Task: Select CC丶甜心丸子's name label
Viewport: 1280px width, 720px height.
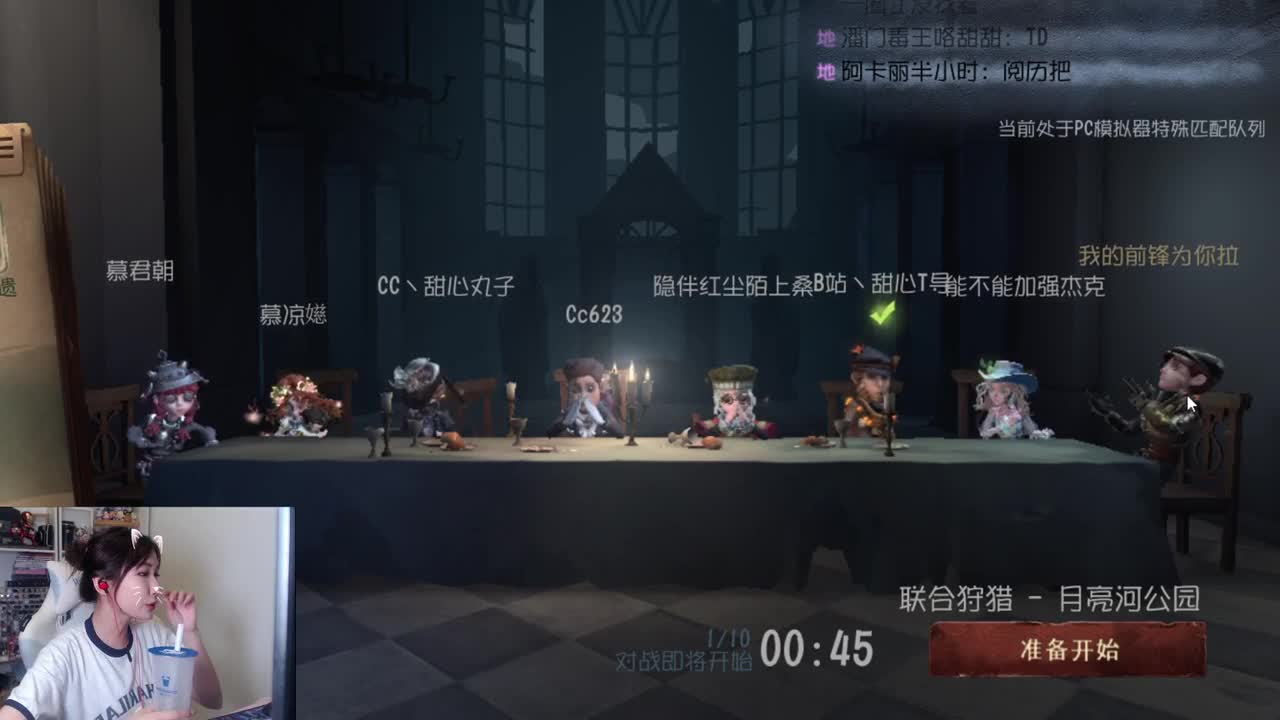Action: pyautogui.click(x=446, y=285)
